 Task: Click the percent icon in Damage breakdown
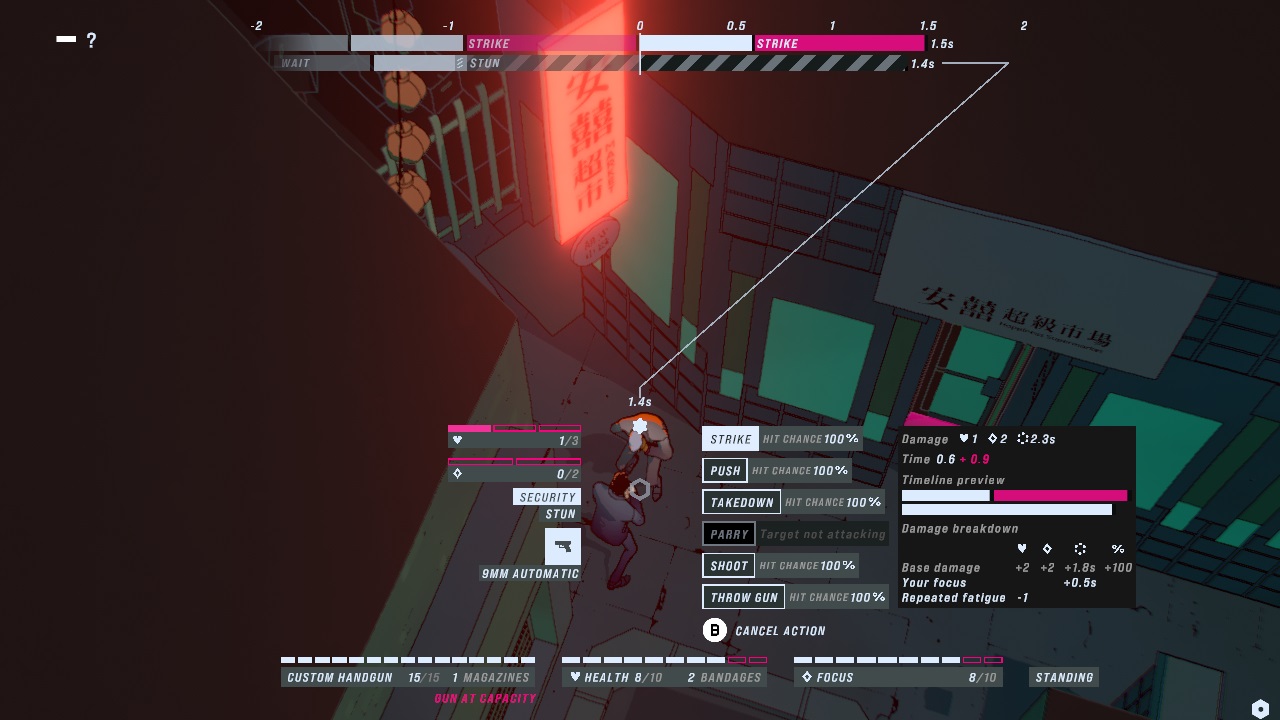pos(1118,549)
